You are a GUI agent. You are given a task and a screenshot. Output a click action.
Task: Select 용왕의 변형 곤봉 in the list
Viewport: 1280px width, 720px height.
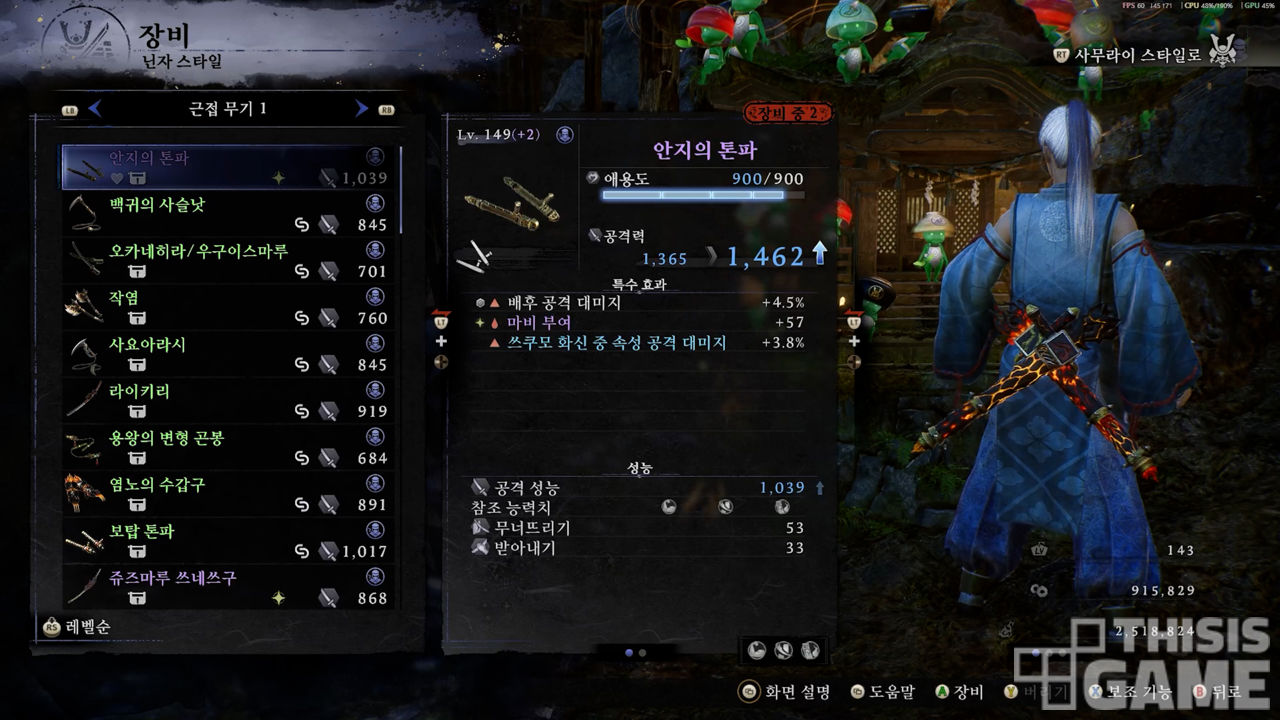click(230, 447)
